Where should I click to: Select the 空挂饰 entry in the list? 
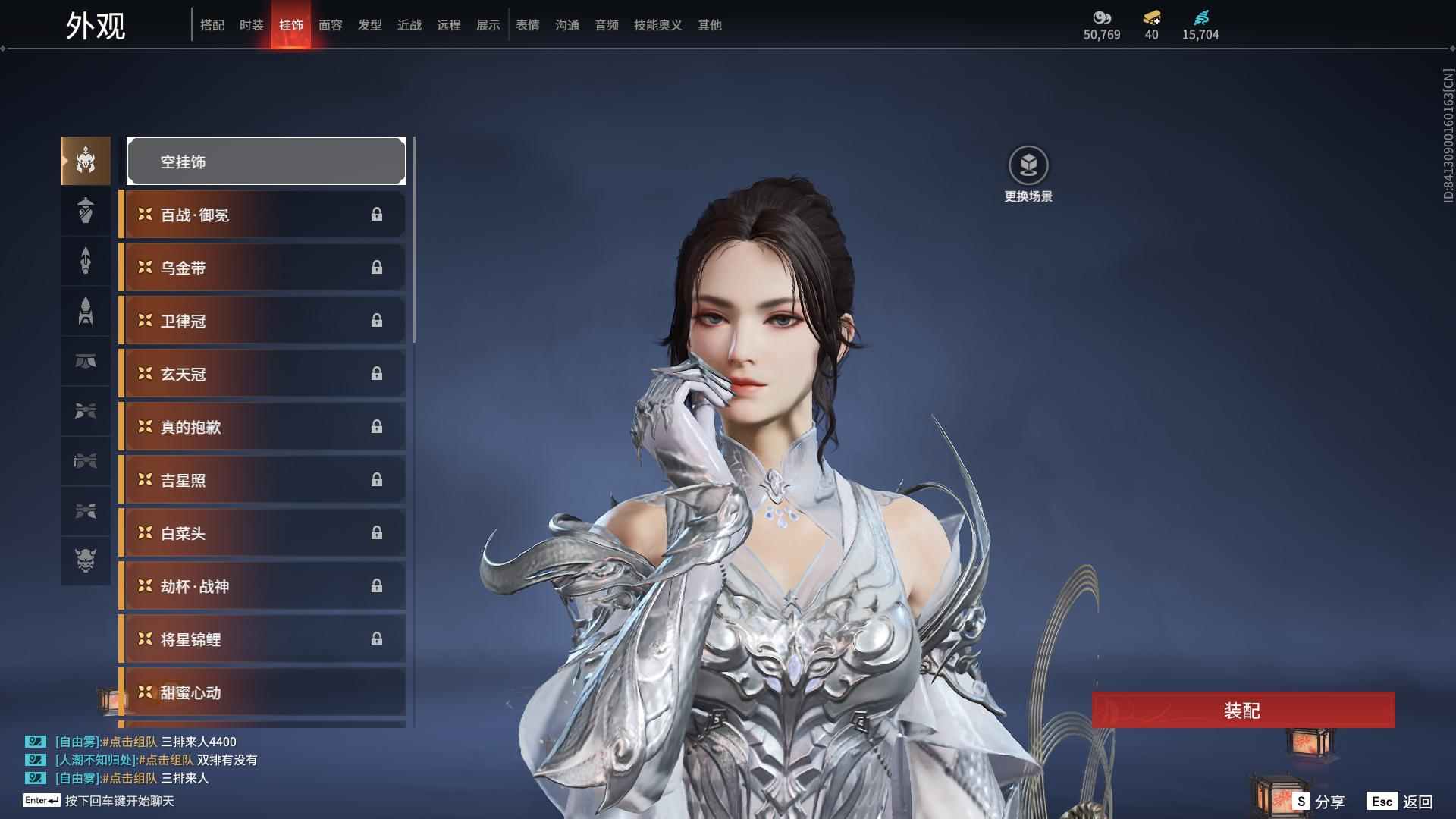265,161
